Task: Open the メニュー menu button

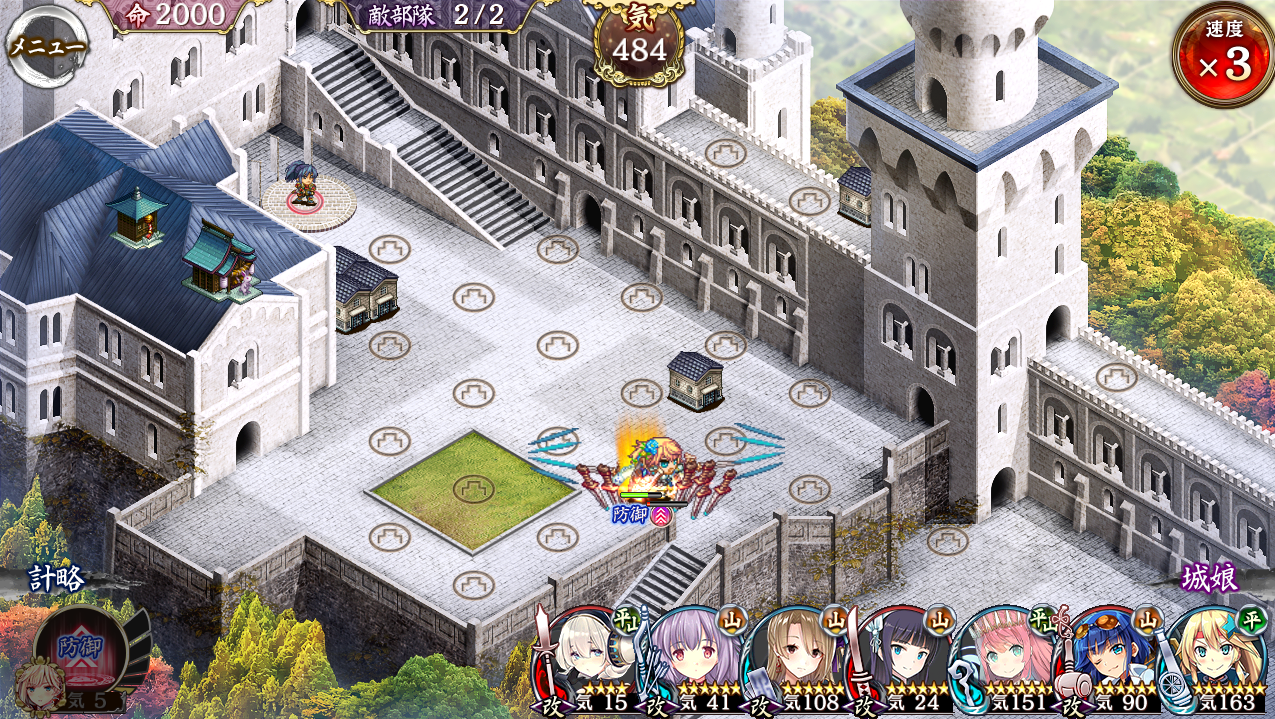Action: click(x=46, y=47)
